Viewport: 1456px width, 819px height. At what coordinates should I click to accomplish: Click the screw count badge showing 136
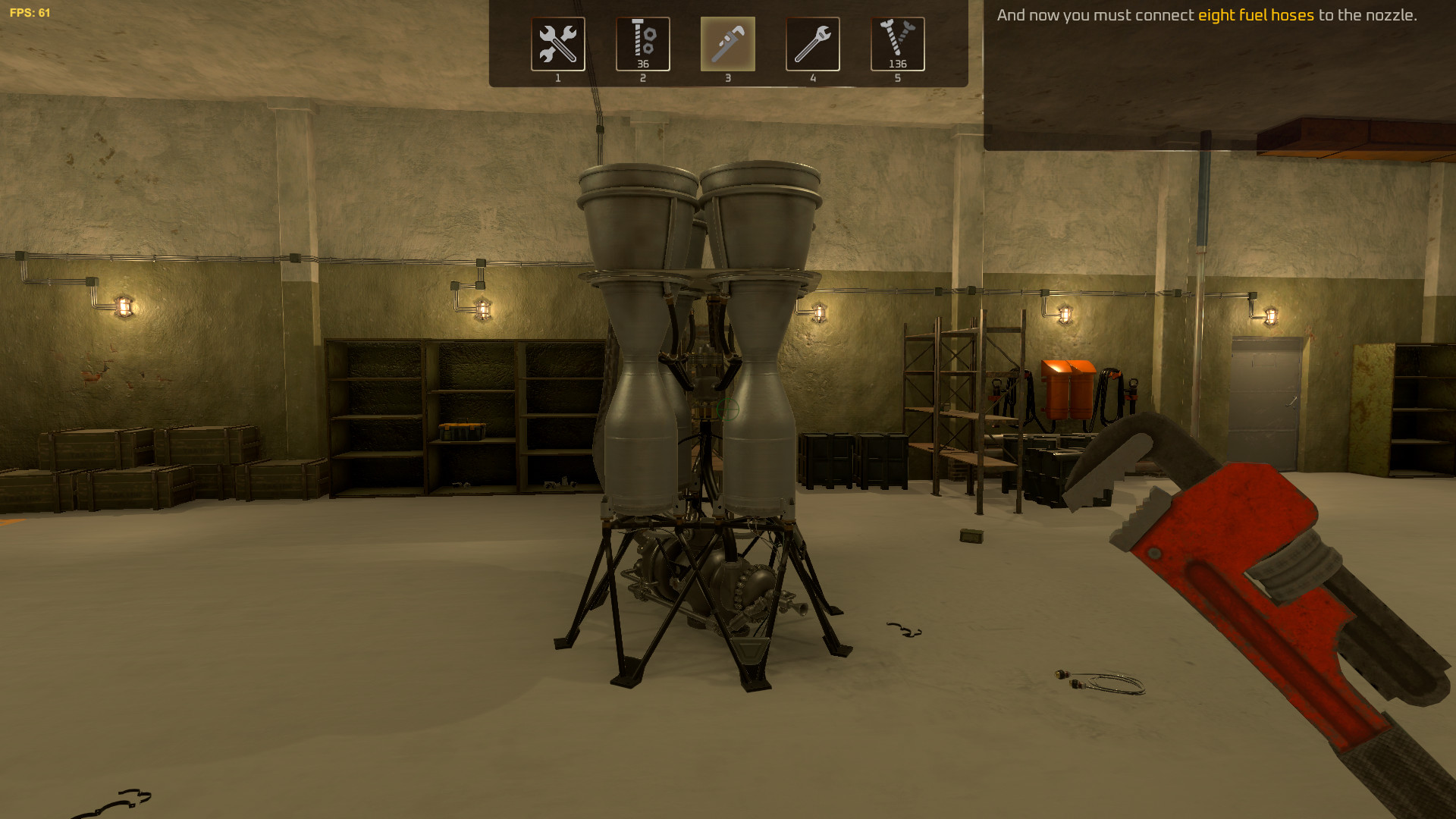click(x=897, y=64)
